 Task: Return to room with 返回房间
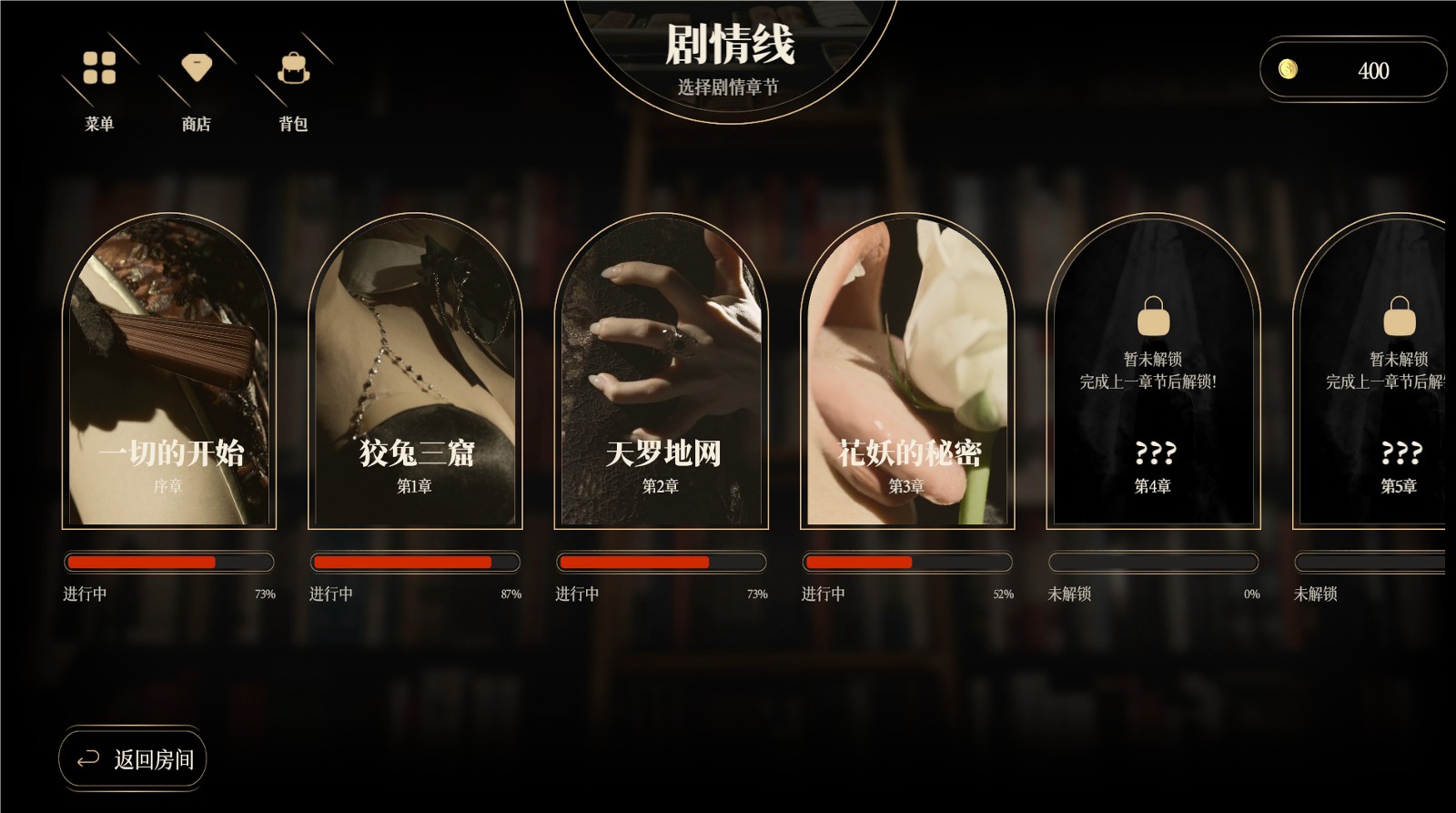133,759
